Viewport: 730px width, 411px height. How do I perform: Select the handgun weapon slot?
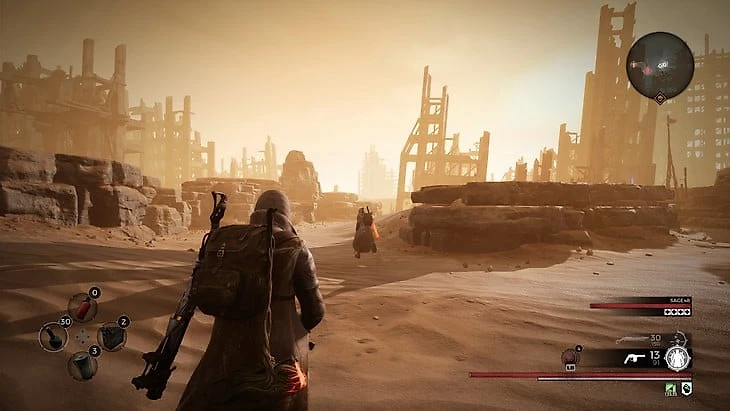(x=632, y=356)
